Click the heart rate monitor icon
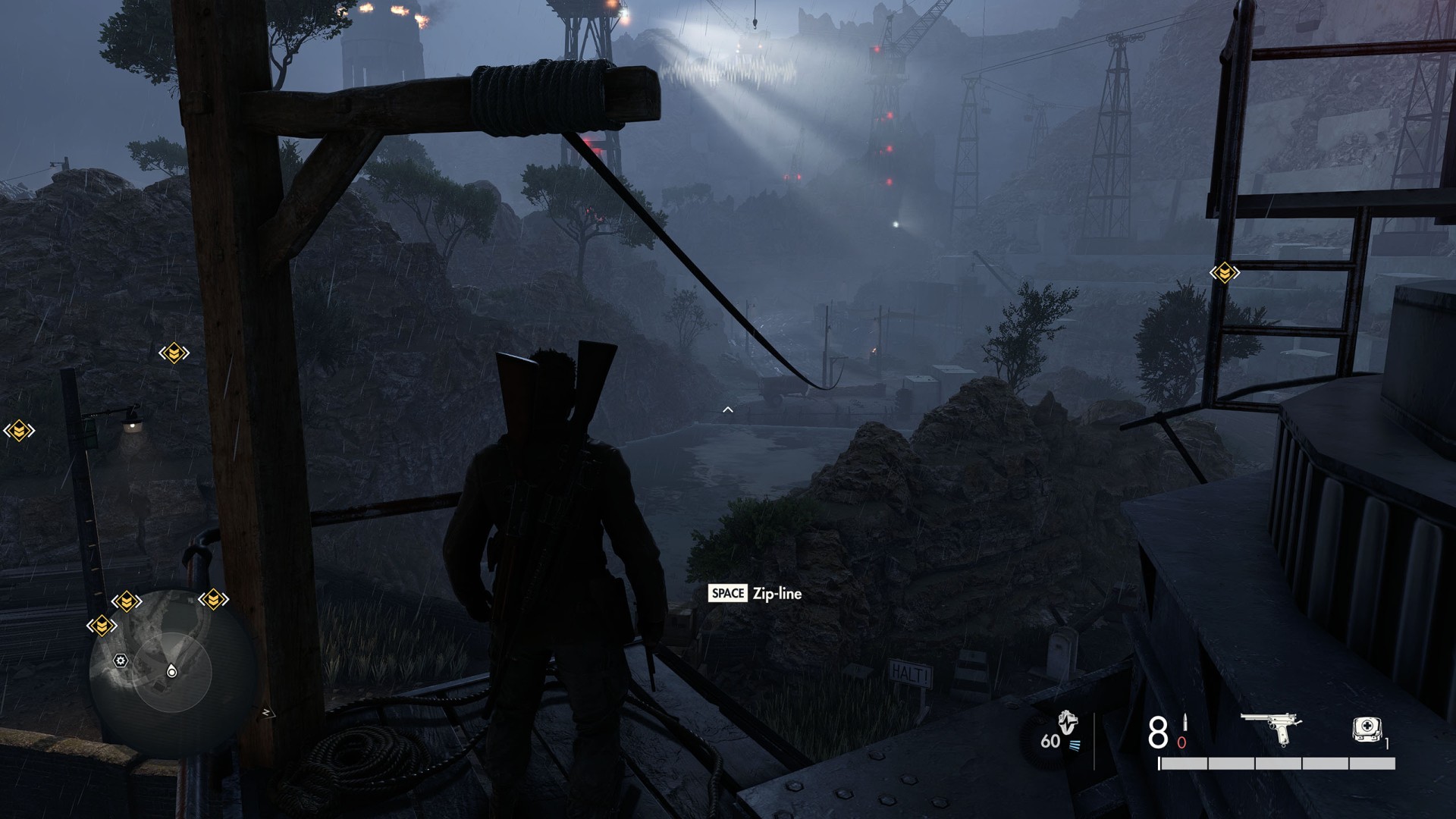The height and width of the screenshot is (819, 1456). tap(1068, 723)
